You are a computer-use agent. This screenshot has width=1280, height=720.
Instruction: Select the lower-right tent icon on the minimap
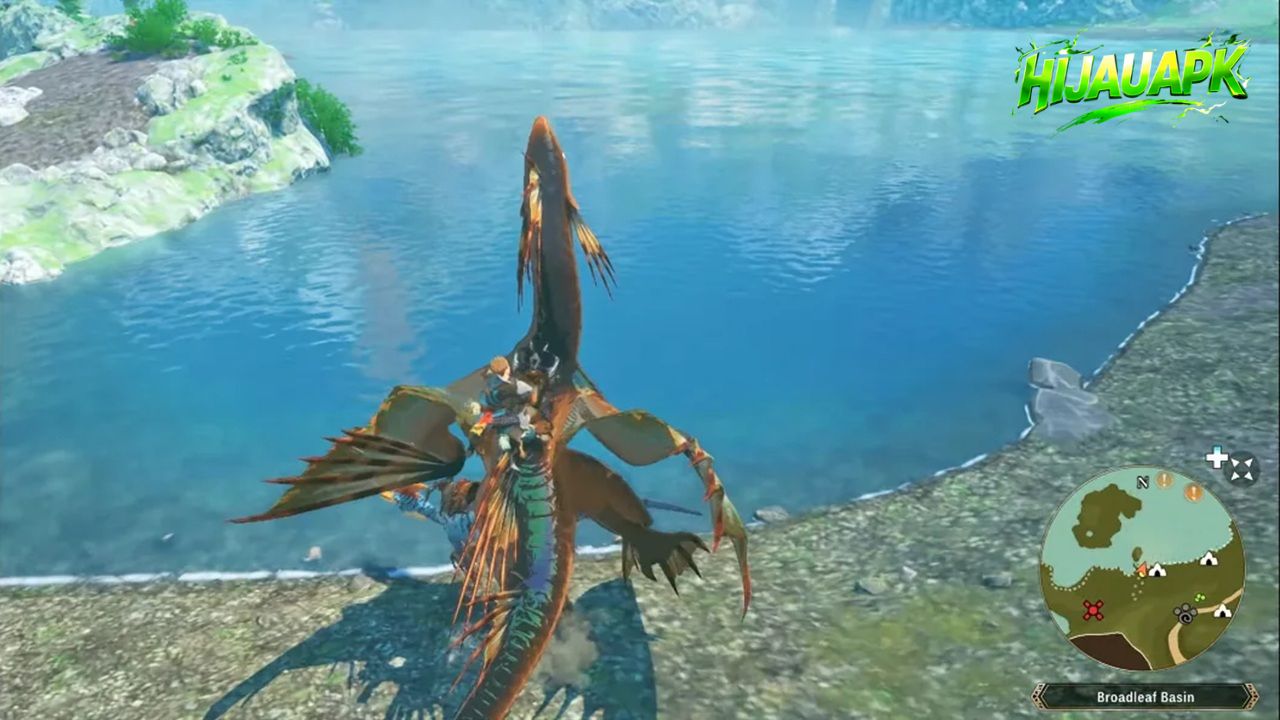click(x=1221, y=610)
